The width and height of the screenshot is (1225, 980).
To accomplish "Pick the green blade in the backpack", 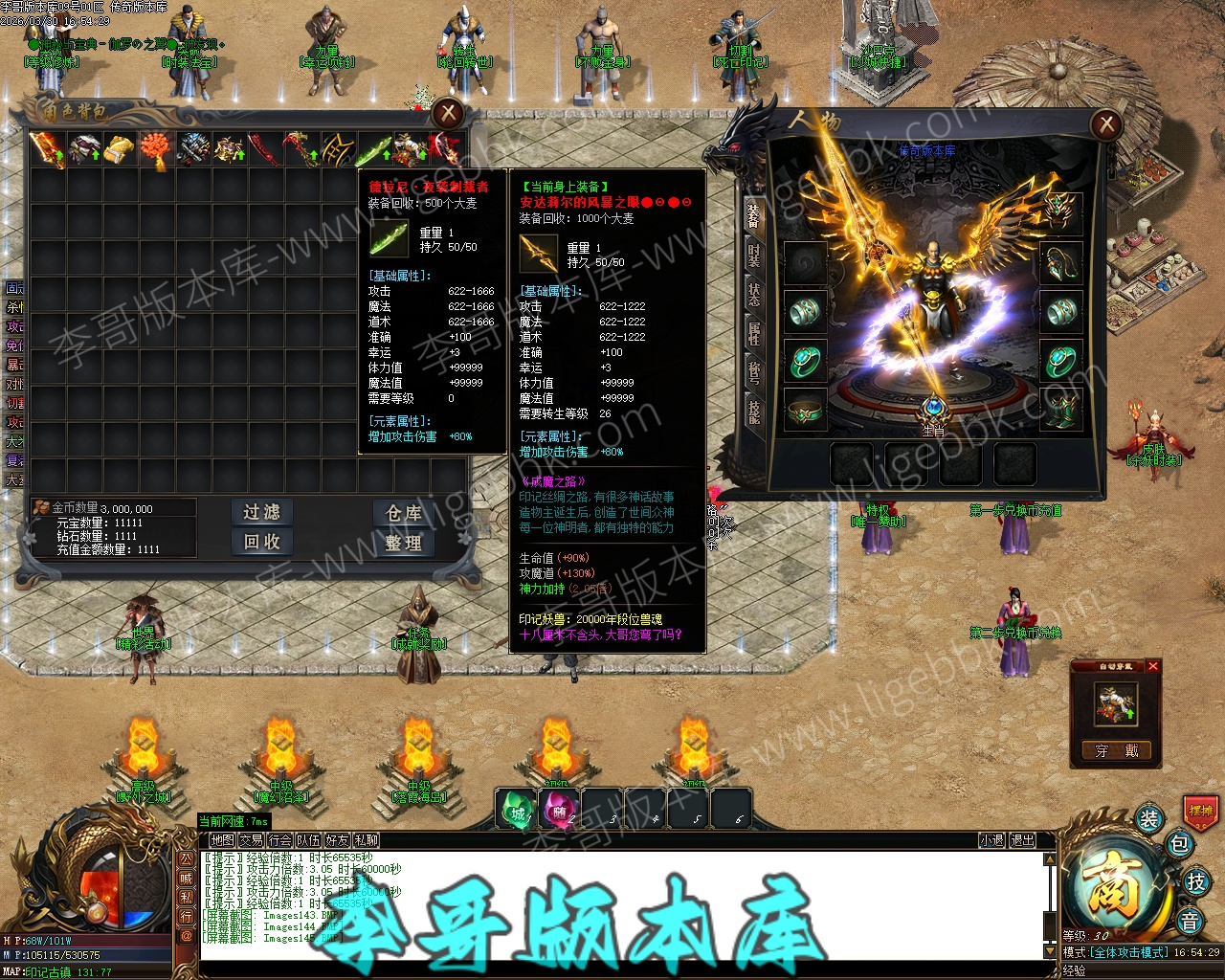I will pos(374,150).
